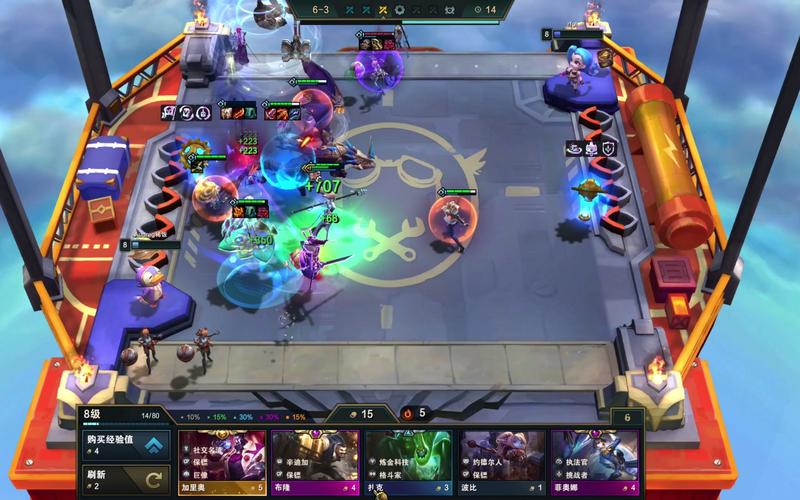Screen dimensions: 800x500
Task: Click the monster round icon in stage tracker
Action: click(450, 10)
